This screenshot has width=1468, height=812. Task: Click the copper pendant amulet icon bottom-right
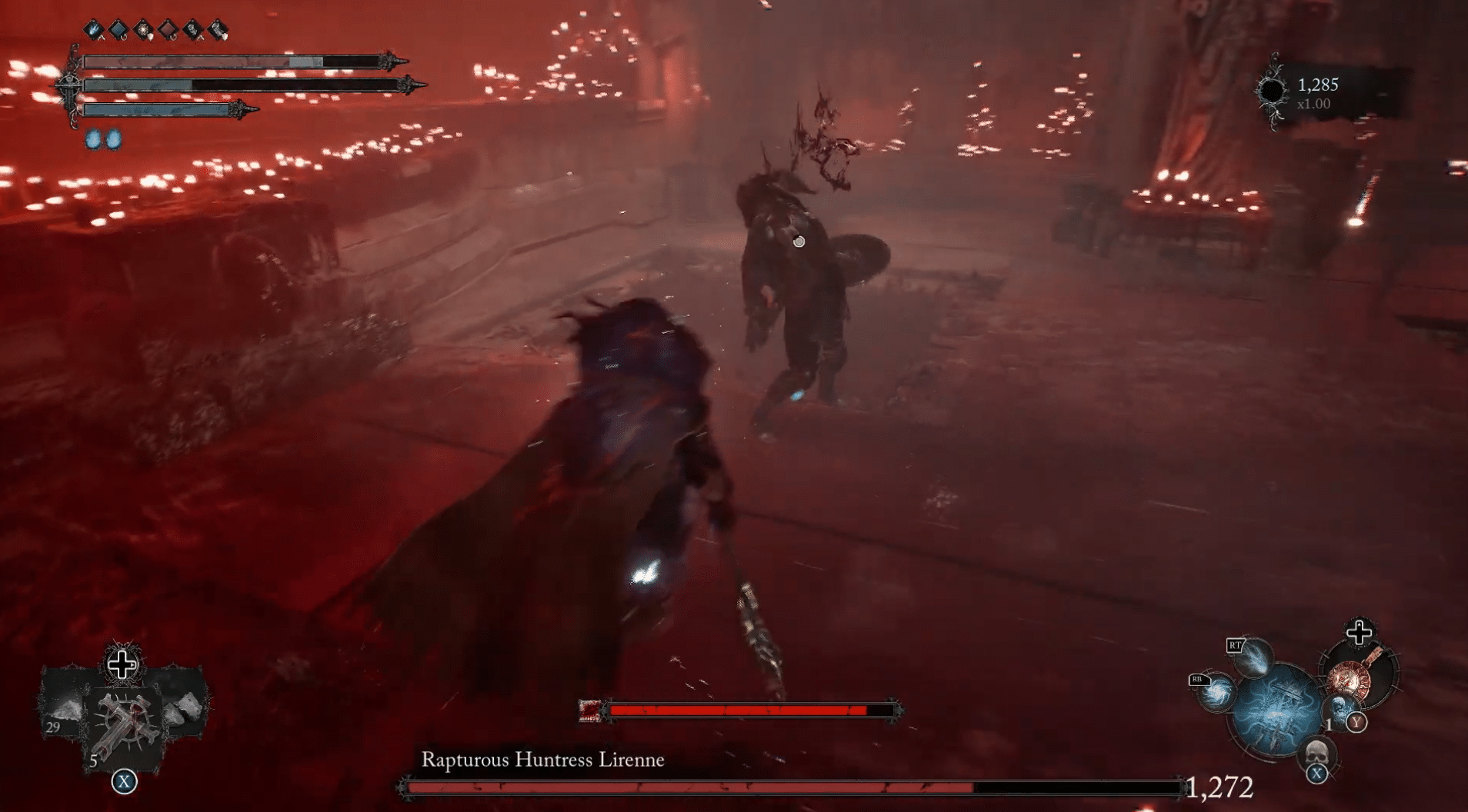[x=1351, y=679]
